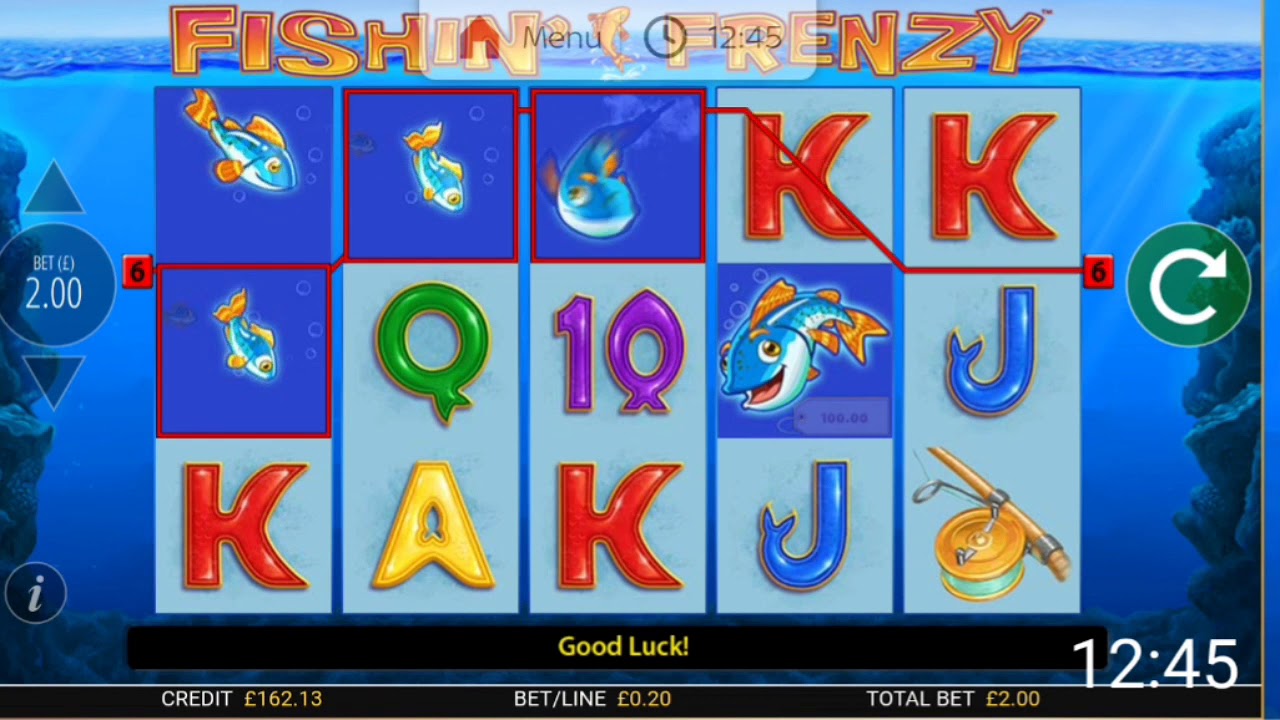Open the info paytable button
The image size is (1280, 720).
[x=36, y=595]
